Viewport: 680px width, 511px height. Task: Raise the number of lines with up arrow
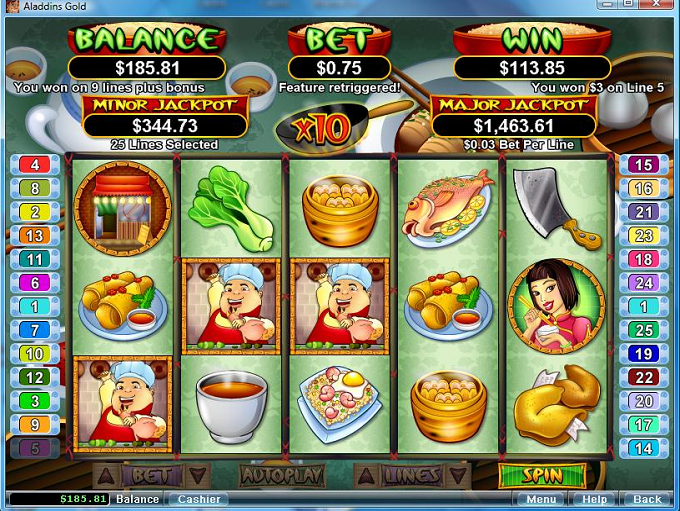[366, 475]
